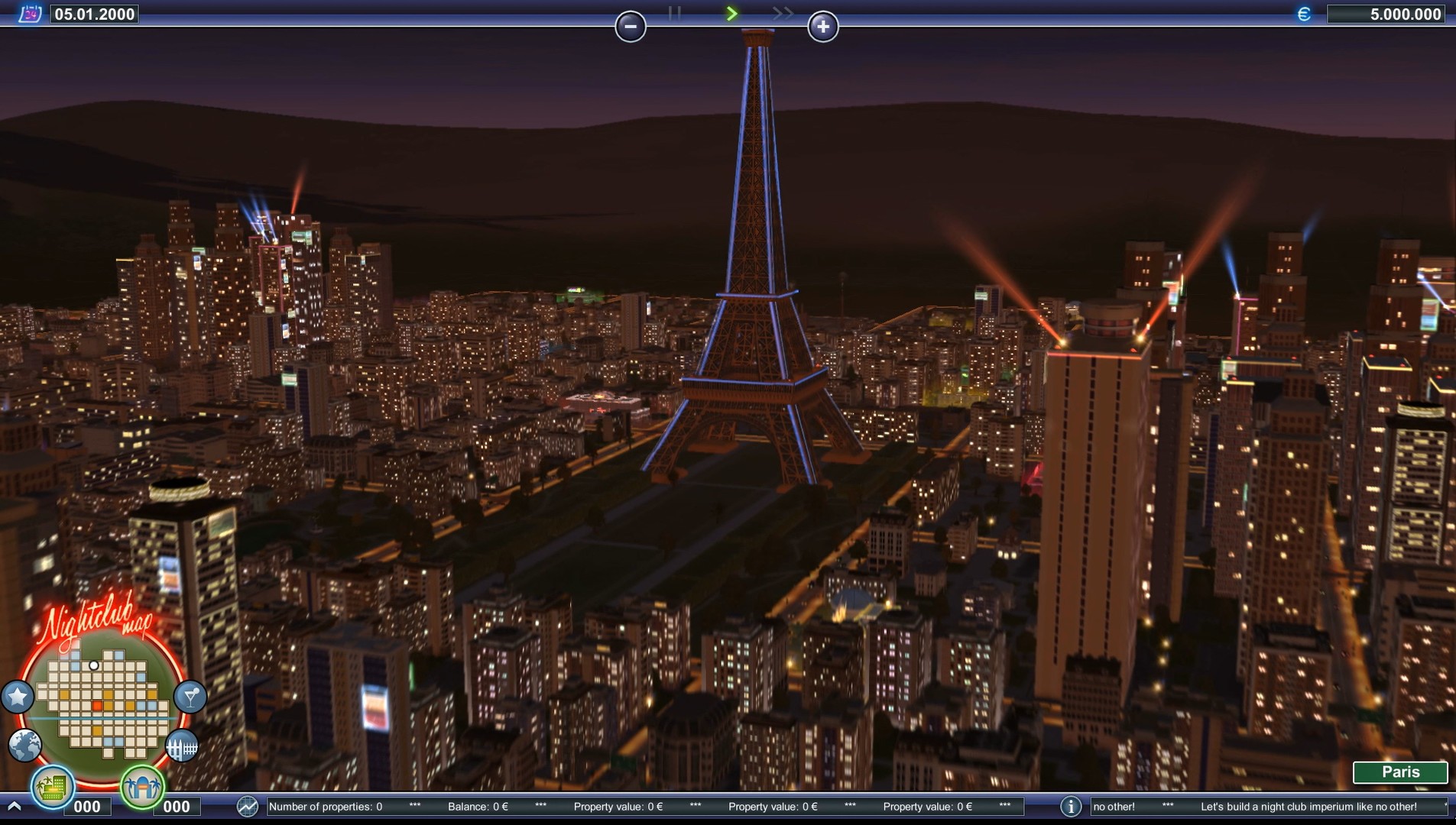Image resolution: width=1456 pixels, height=825 pixels.
Task: Pause the game time
Action: click(x=675, y=13)
